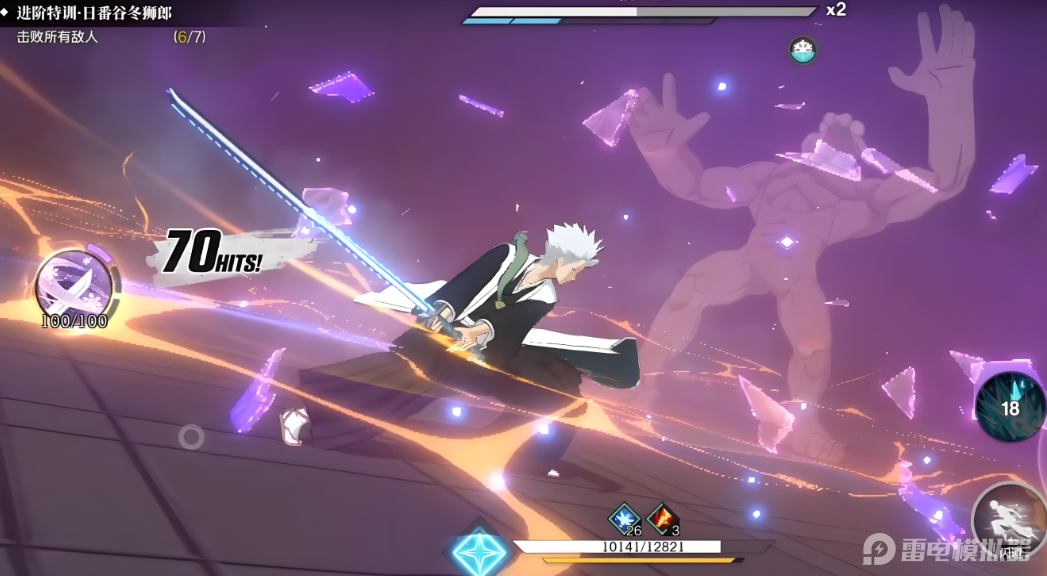The height and width of the screenshot is (576, 1047).
Task: Select the red flame buff icon showing 3
Action: click(x=662, y=518)
